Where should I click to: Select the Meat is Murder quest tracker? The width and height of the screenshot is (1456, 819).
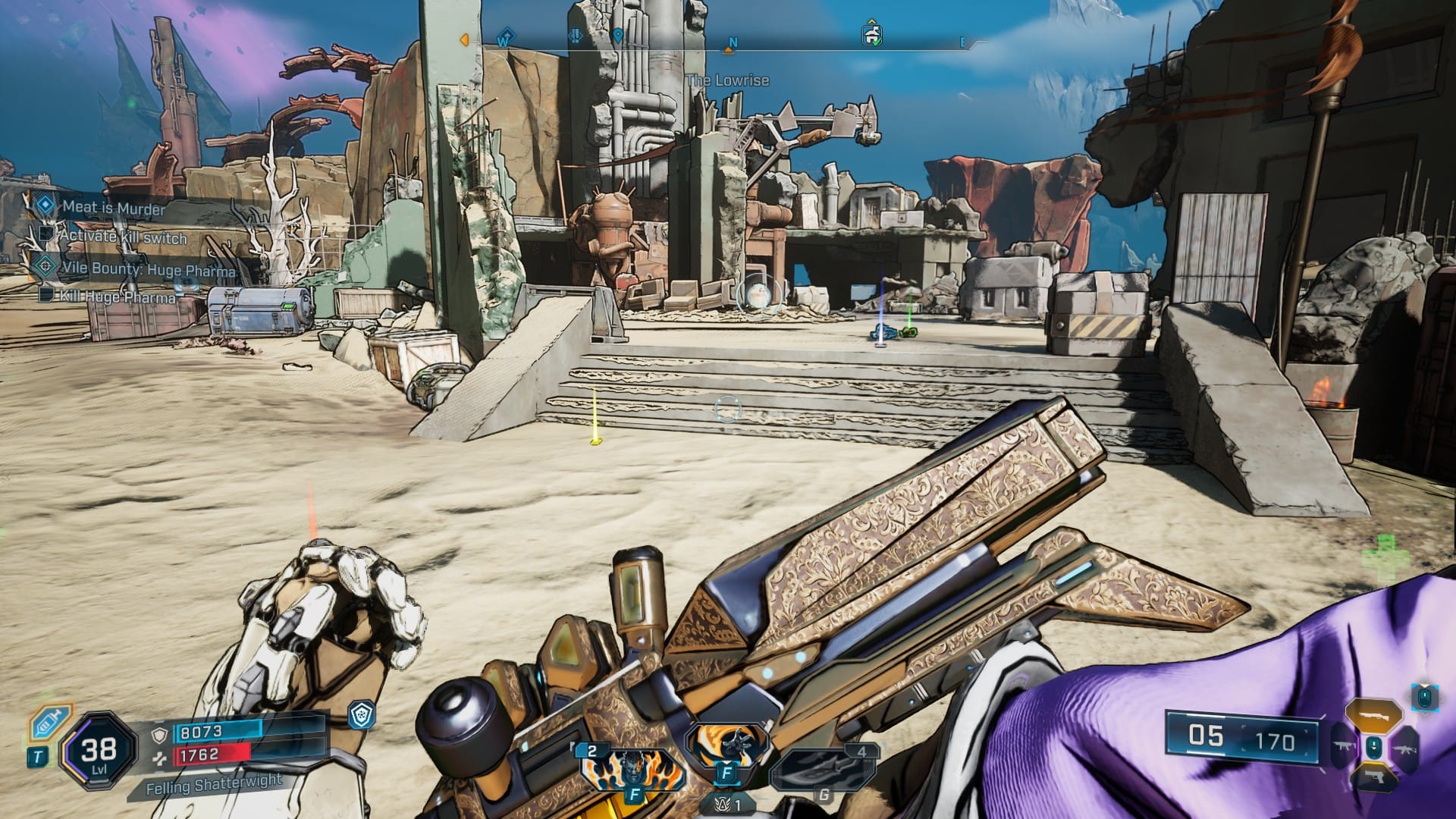coord(114,207)
